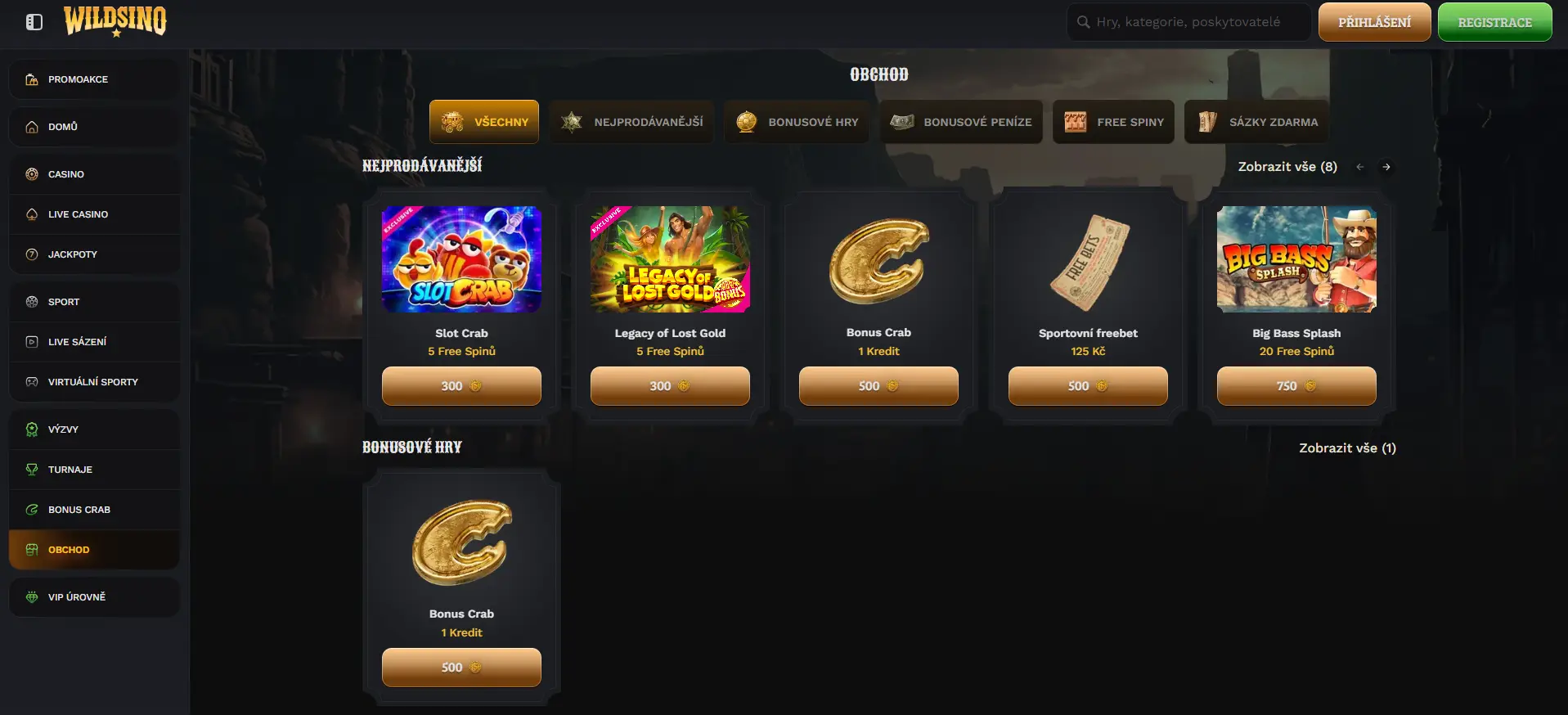
Task: Open the Turnaje sidebar entry
Action: point(70,470)
